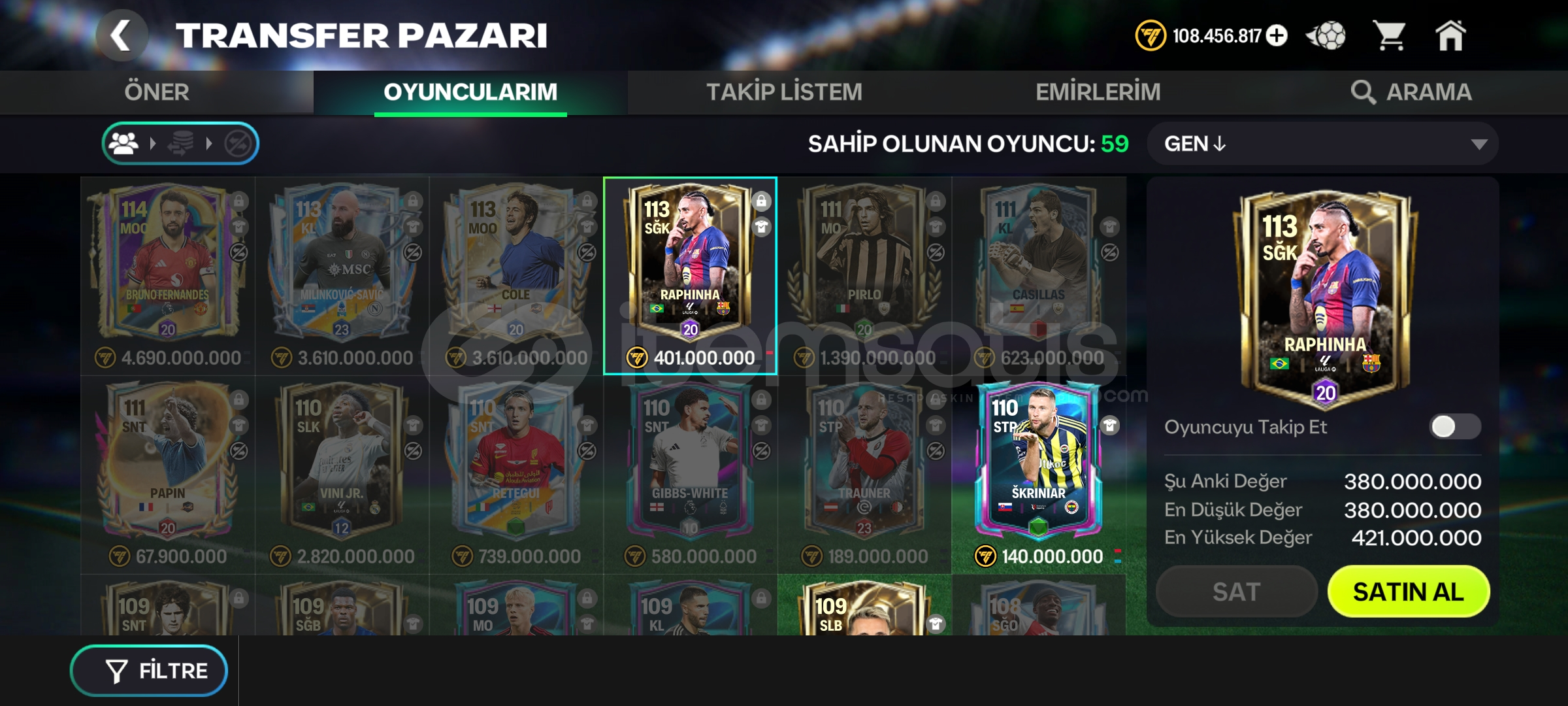This screenshot has height=706, width=1568.
Task: Switch to the TAKİP LİSTEM tab
Action: pos(784,92)
